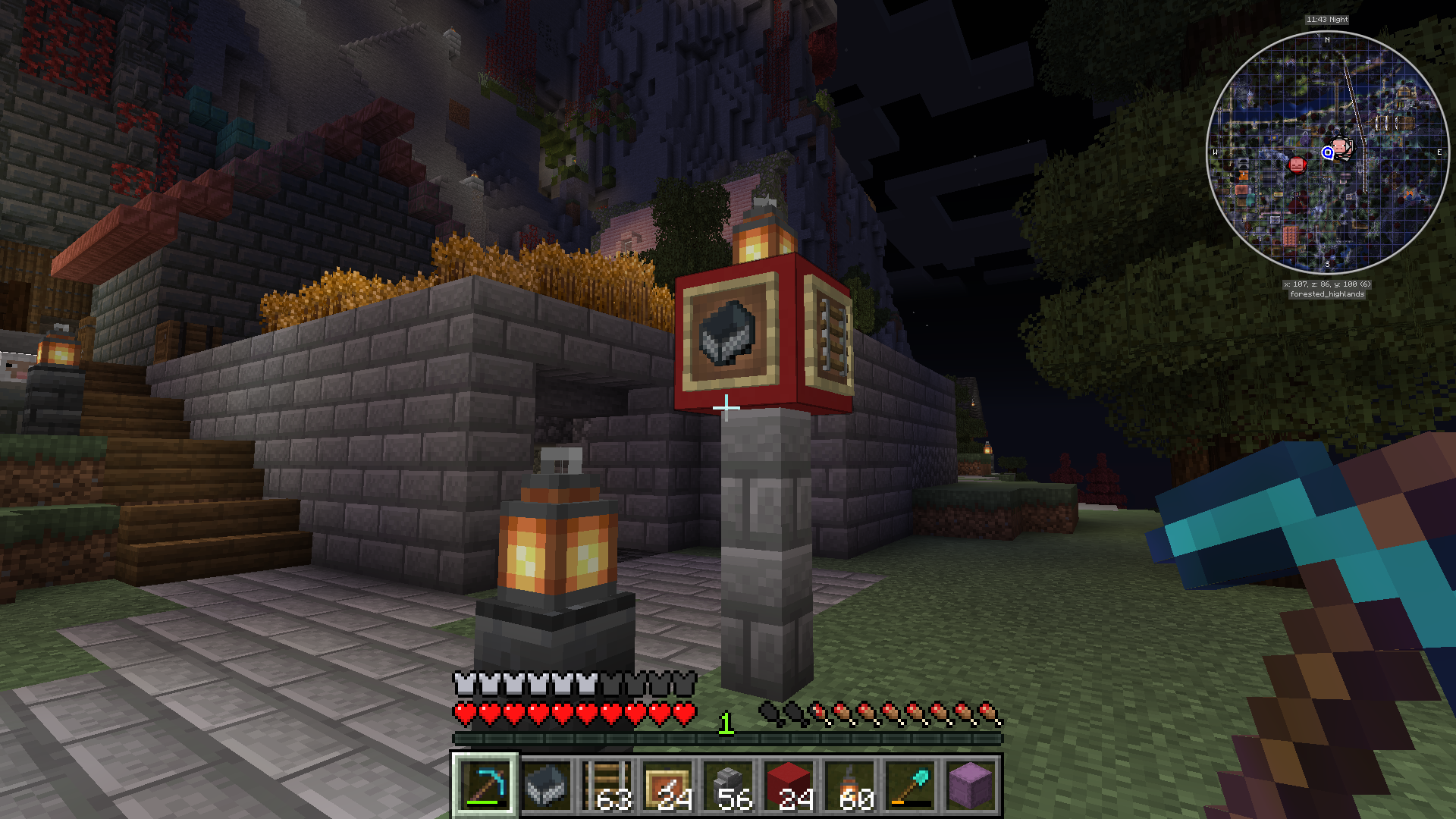The image size is (1456, 819).
Task: Click the blue player marker on minimap
Action: tap(1327, 152)
